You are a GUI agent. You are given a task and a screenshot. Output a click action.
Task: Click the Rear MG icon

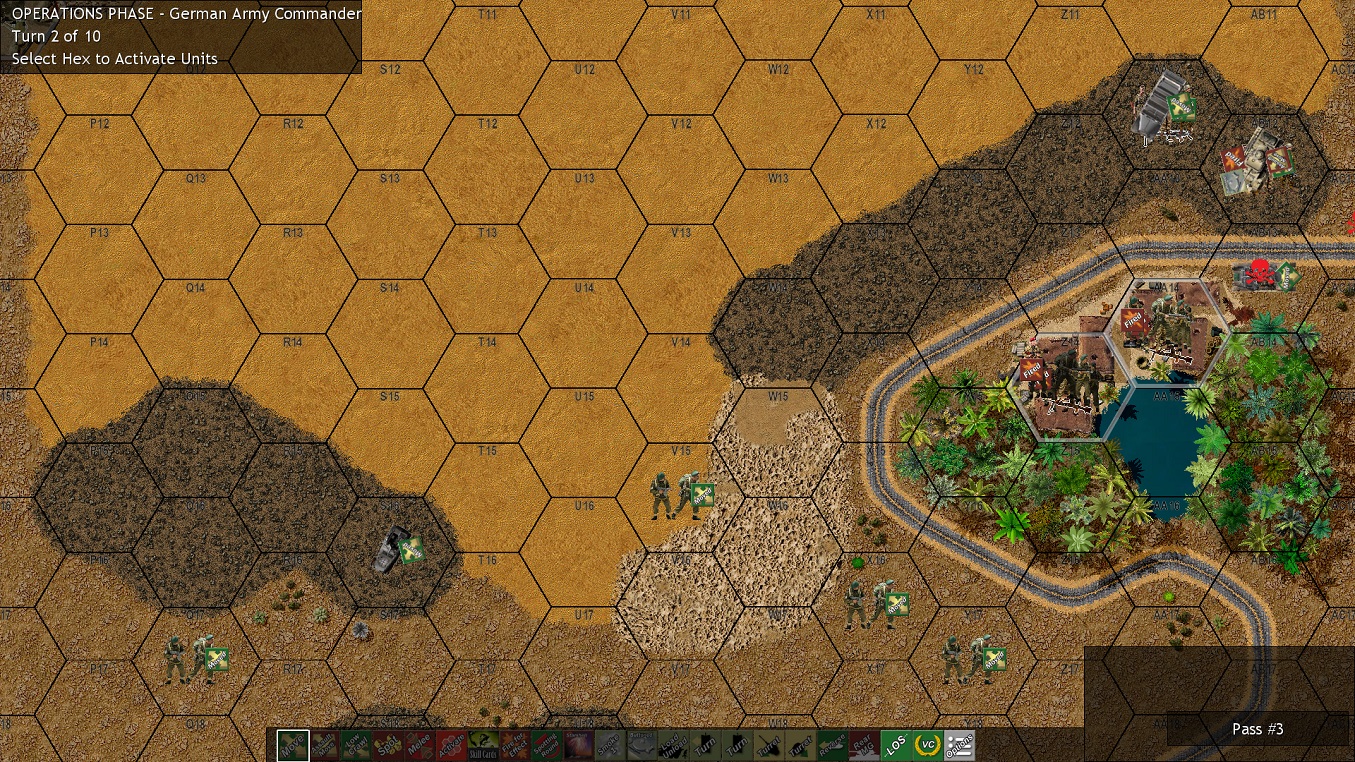864,745
